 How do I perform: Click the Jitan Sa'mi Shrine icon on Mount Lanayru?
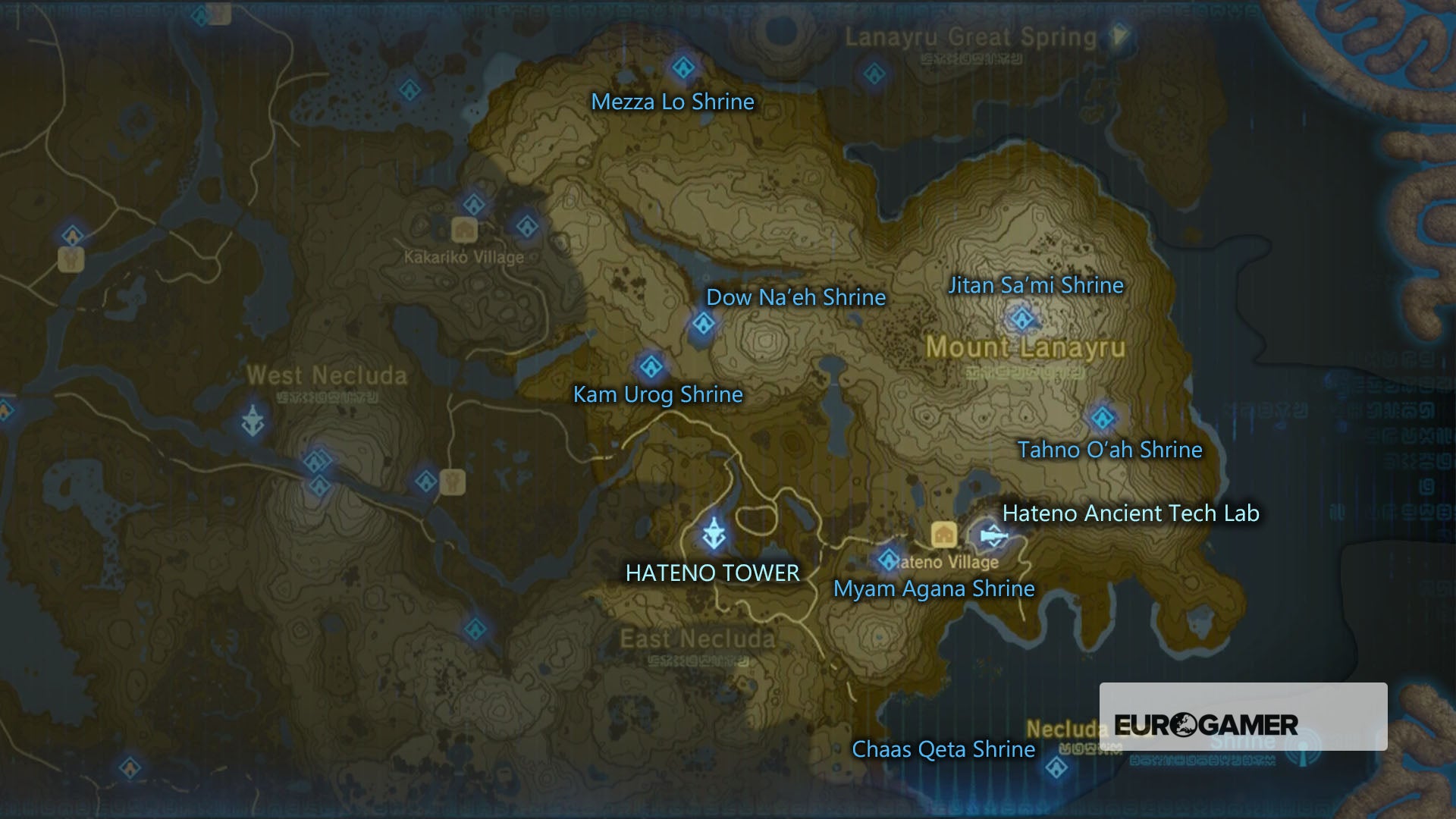(1024, 319)
